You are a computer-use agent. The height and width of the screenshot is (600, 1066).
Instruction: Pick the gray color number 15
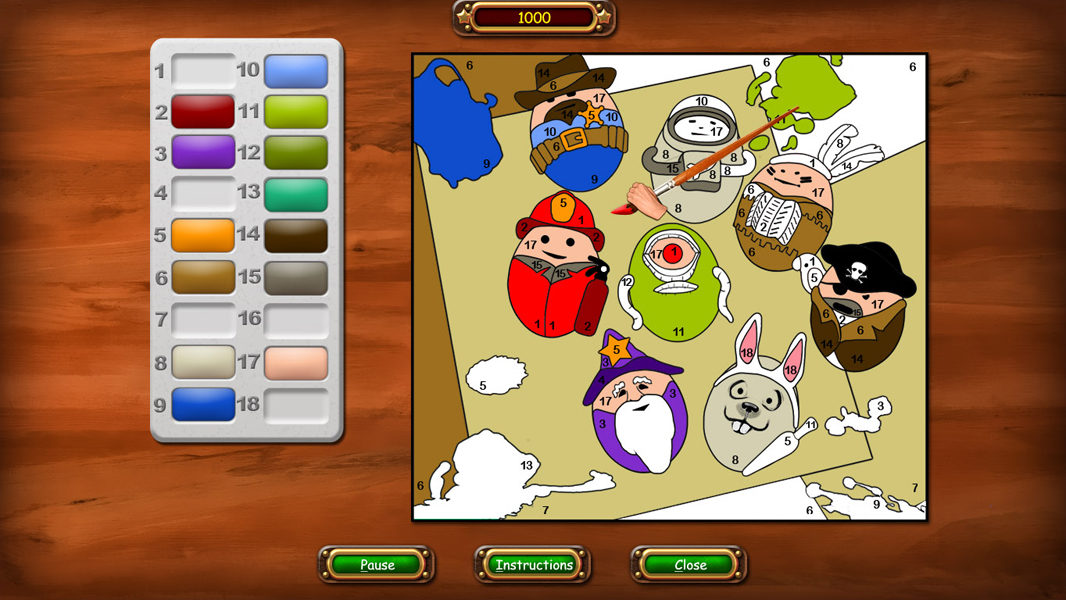pyautogui.click(x=296, y=278)
